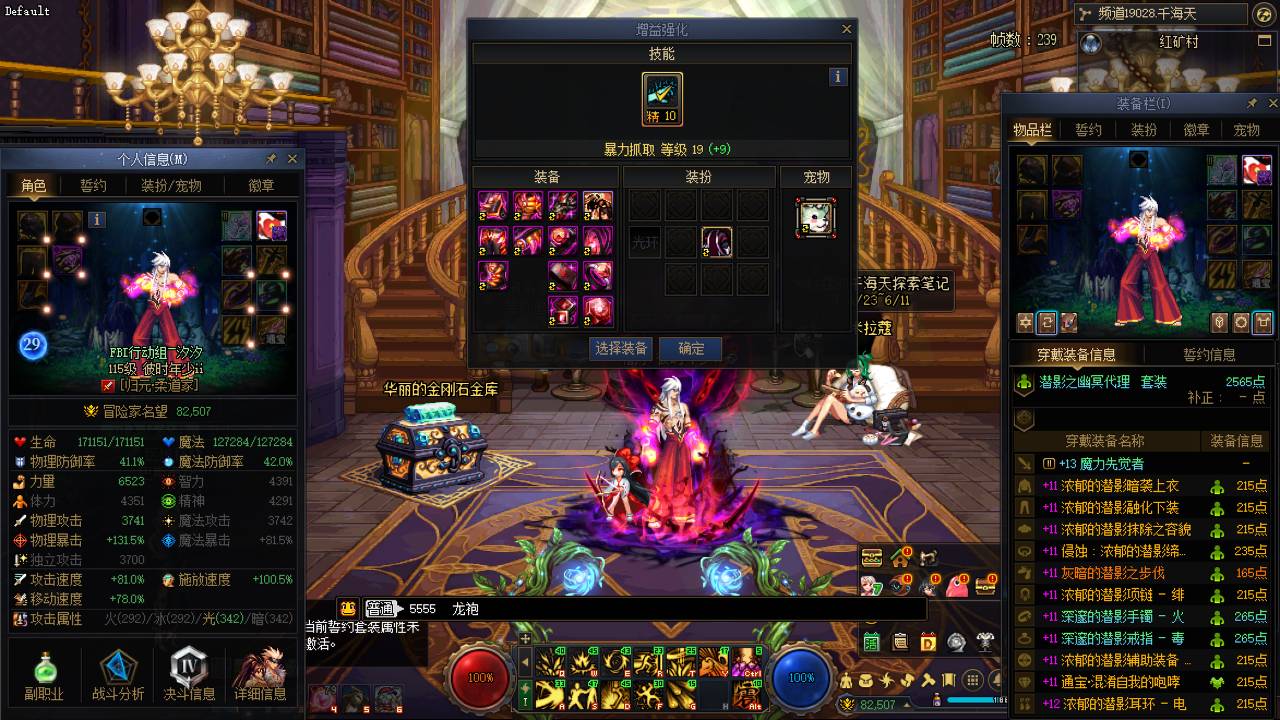This screenshot has height=720, width=1280.
Task: Open 详细信息 detailed information
Action: click(x=260, y=674)
